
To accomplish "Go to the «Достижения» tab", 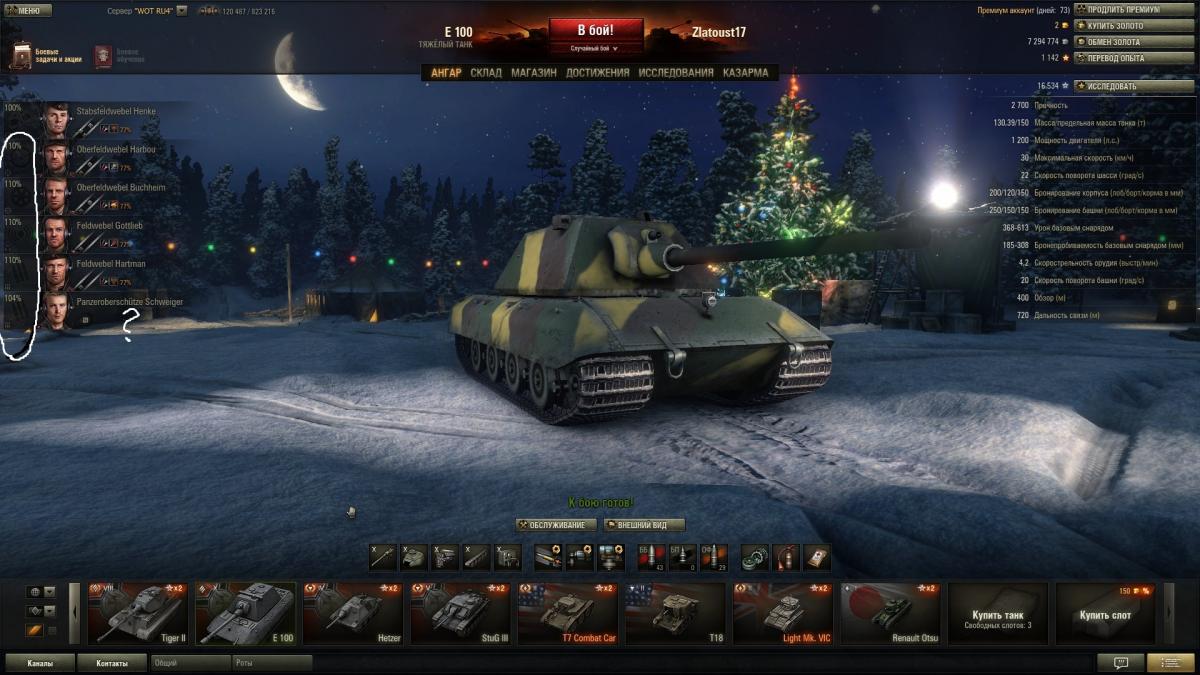I will pyautogui.click(x=597, y=73).
